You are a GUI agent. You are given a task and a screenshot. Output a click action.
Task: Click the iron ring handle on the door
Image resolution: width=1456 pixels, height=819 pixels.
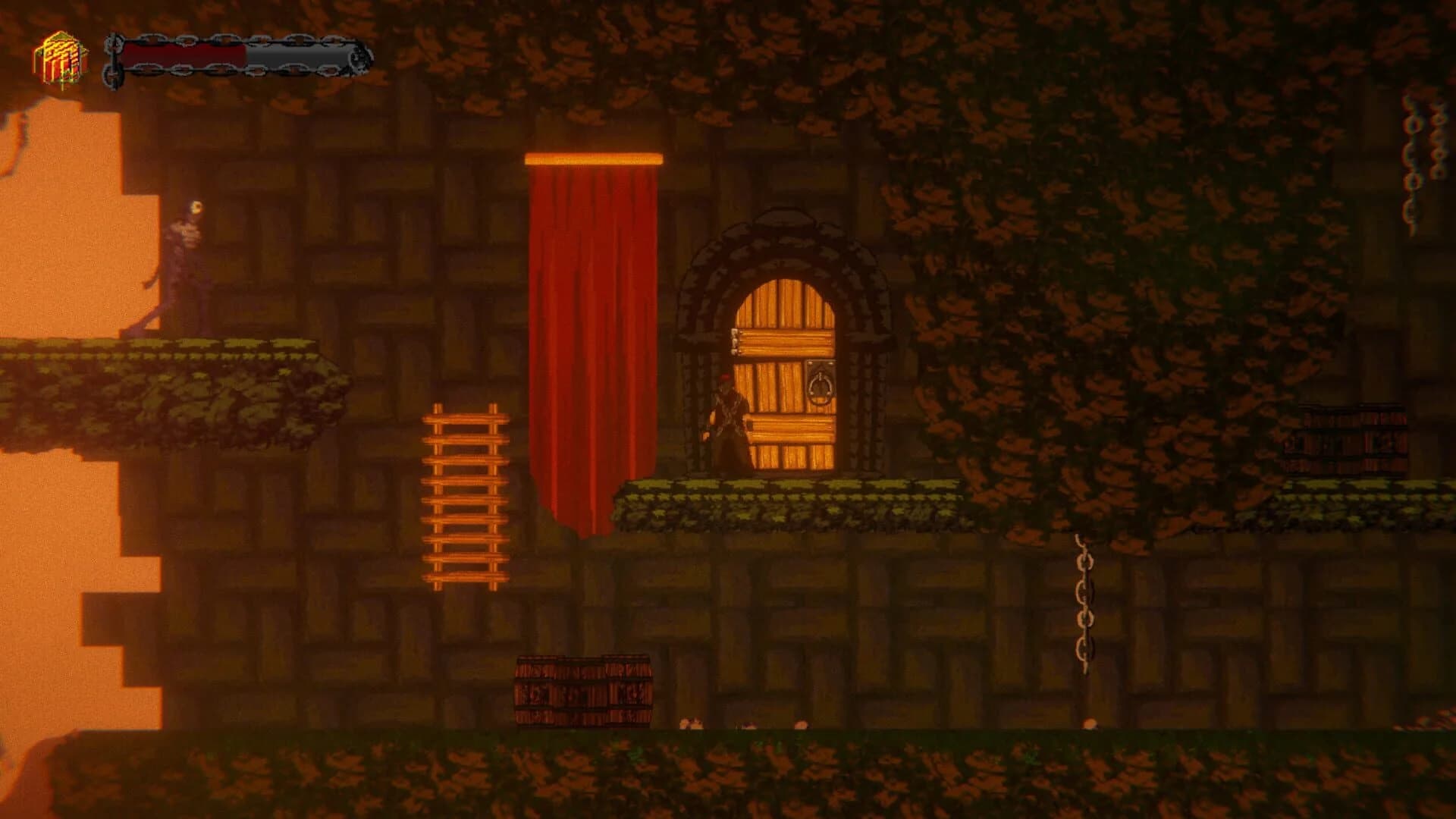click(x=821, y=387)
